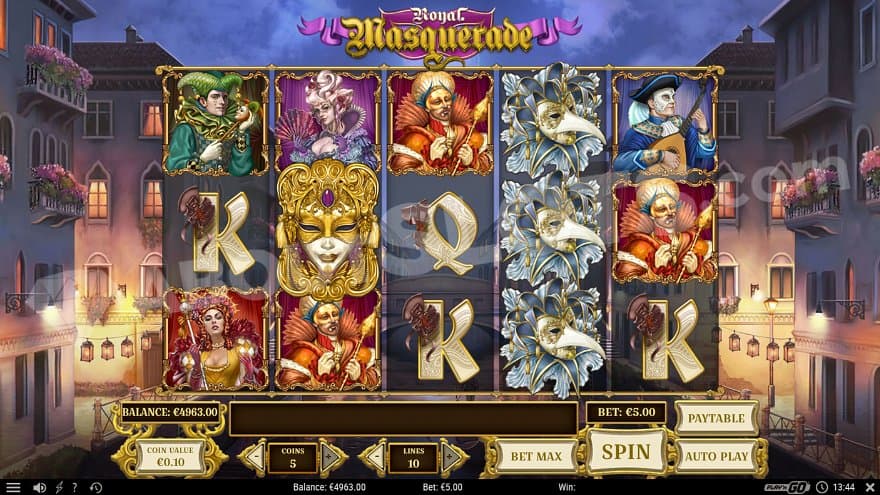This screenshot has height=495, width=880.
Task: Open the Paytable
Action: coord(716,417)
